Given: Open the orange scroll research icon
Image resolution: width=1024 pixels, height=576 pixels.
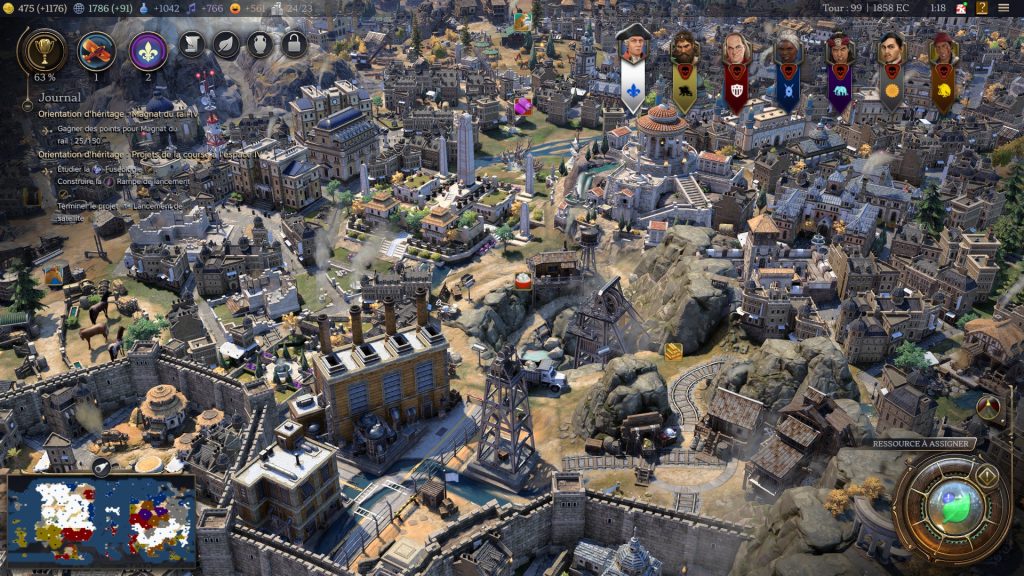Looking at the screenshot, I should click(x=97, y=49).
